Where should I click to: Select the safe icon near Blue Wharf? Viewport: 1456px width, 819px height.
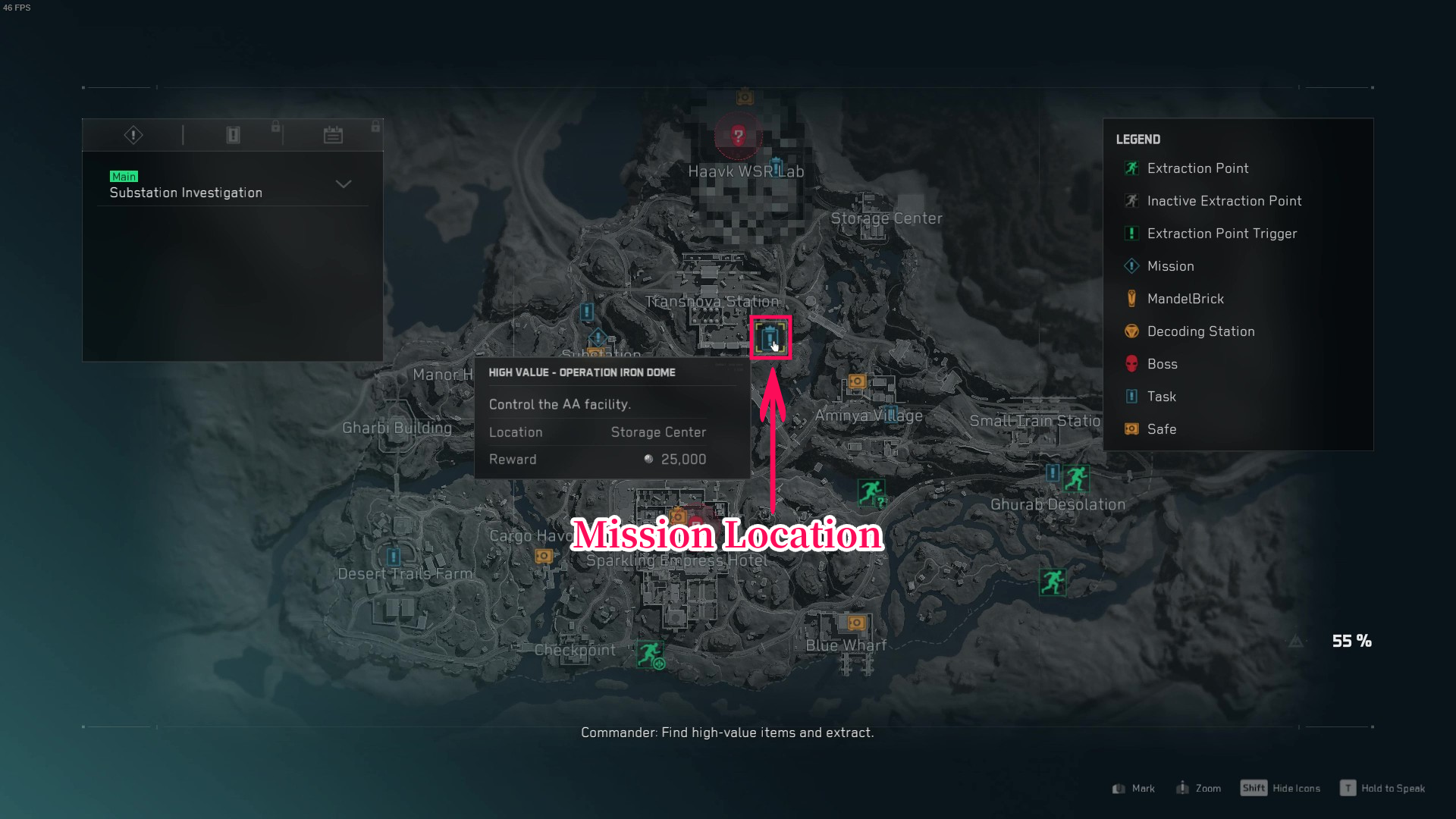[x=856, y=623]
